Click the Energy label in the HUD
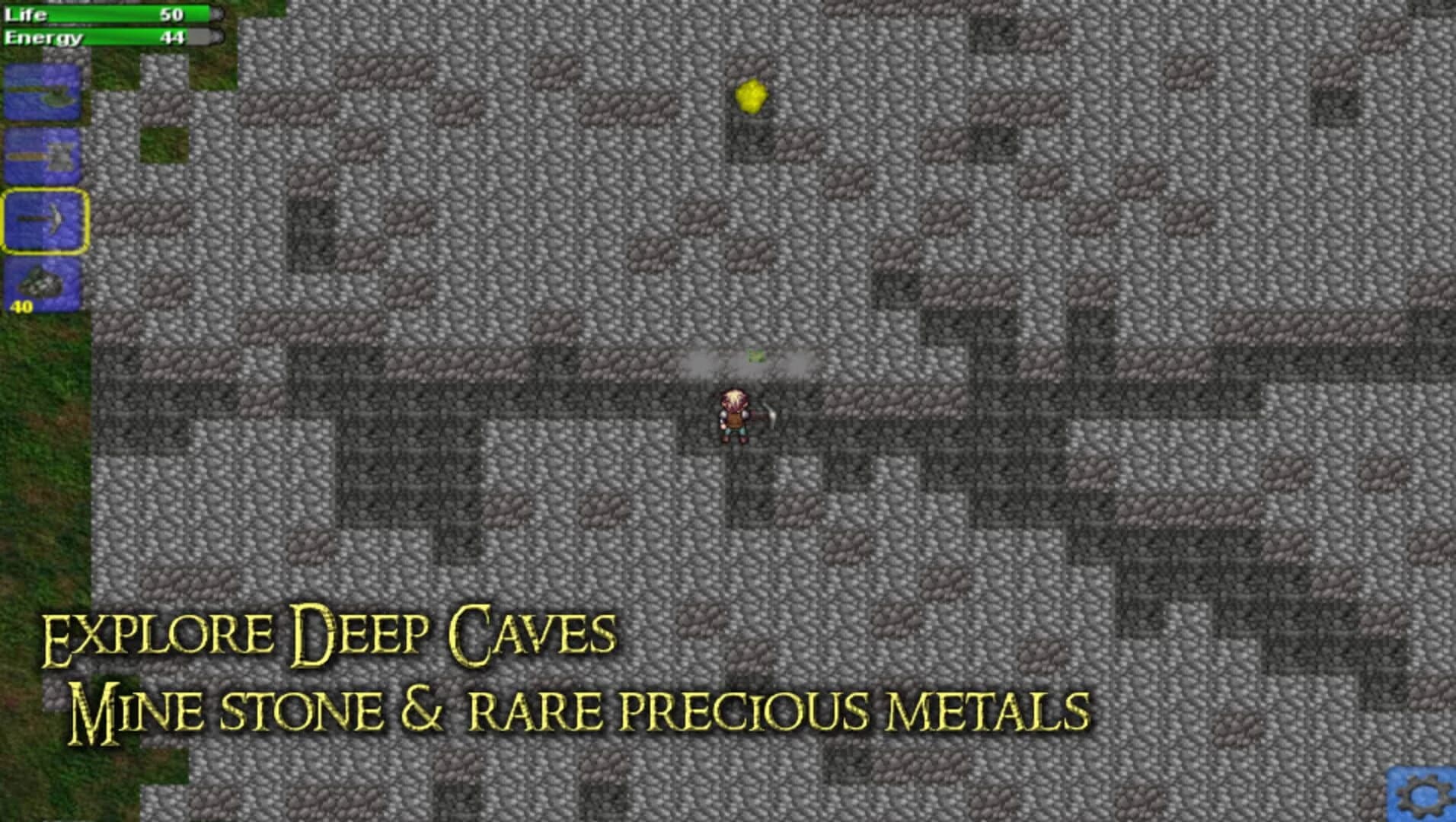Screen dimensions: 1456x822 point(43,37)
